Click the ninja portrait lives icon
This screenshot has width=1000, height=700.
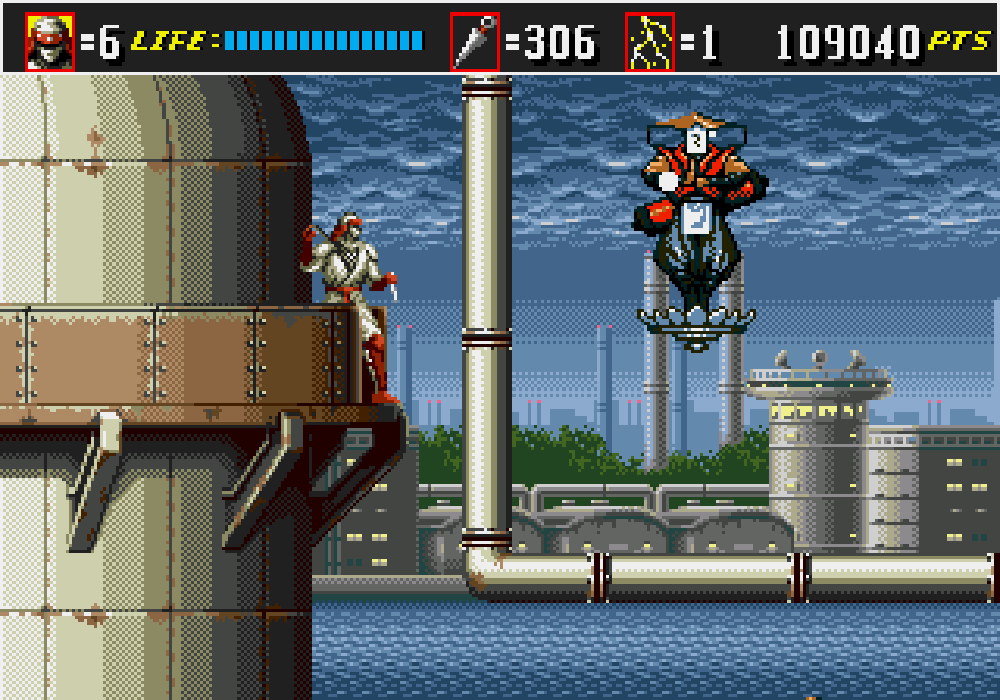pos(50,42)
